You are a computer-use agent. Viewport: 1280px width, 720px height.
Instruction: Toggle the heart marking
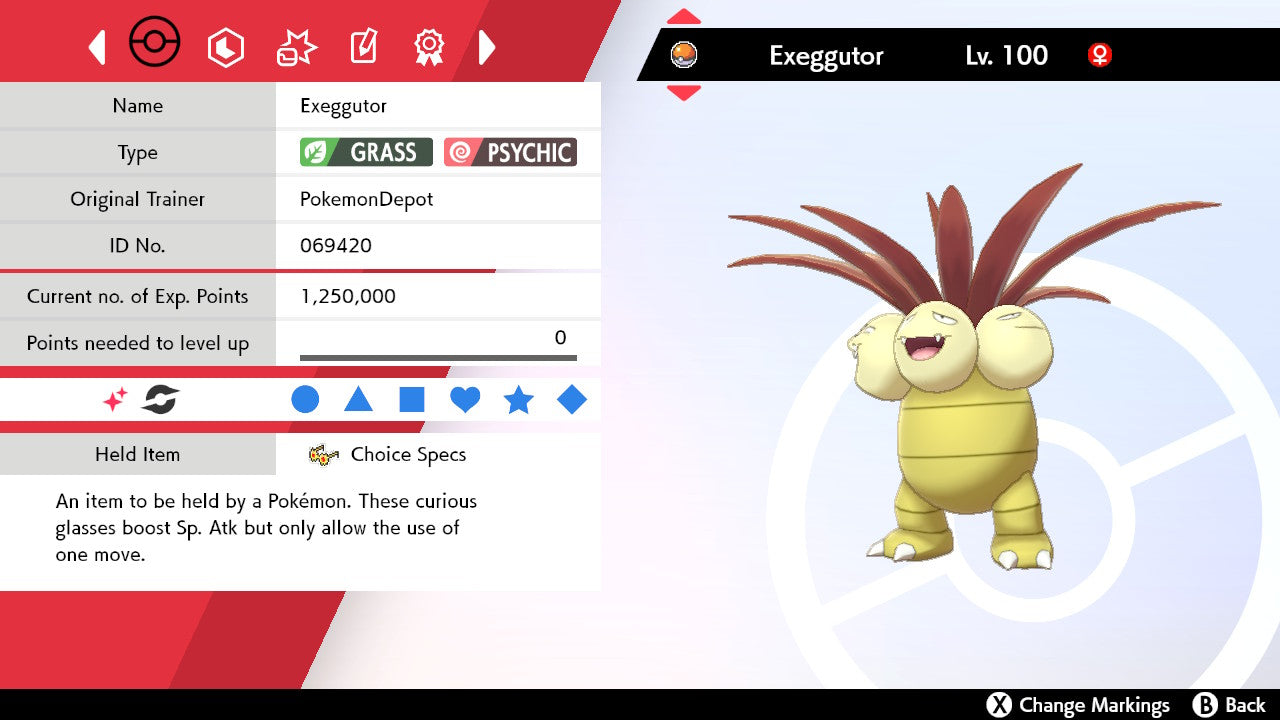465,400
